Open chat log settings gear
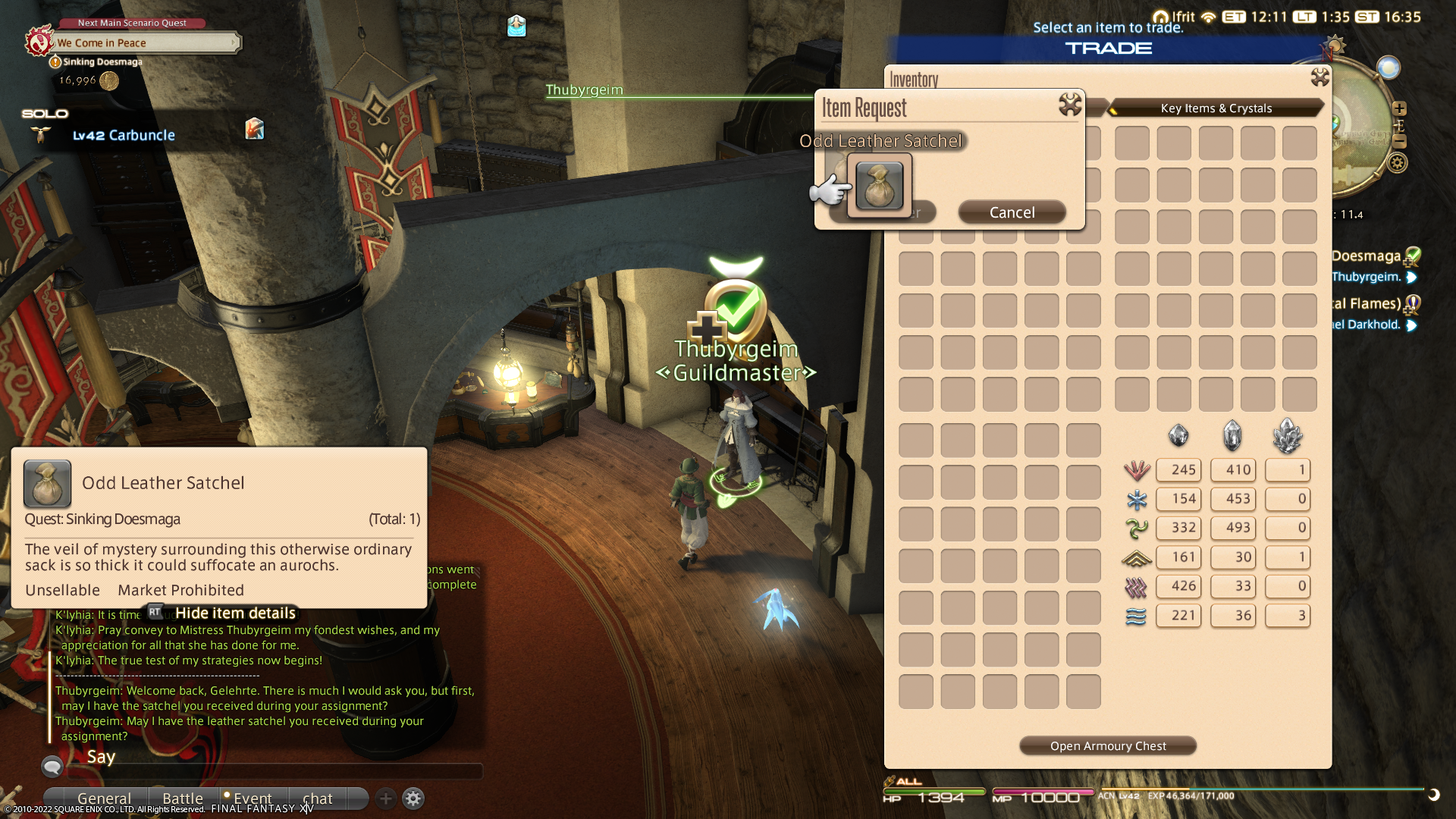The height and width of the screenshot is (819, 1456). point(413,798)
